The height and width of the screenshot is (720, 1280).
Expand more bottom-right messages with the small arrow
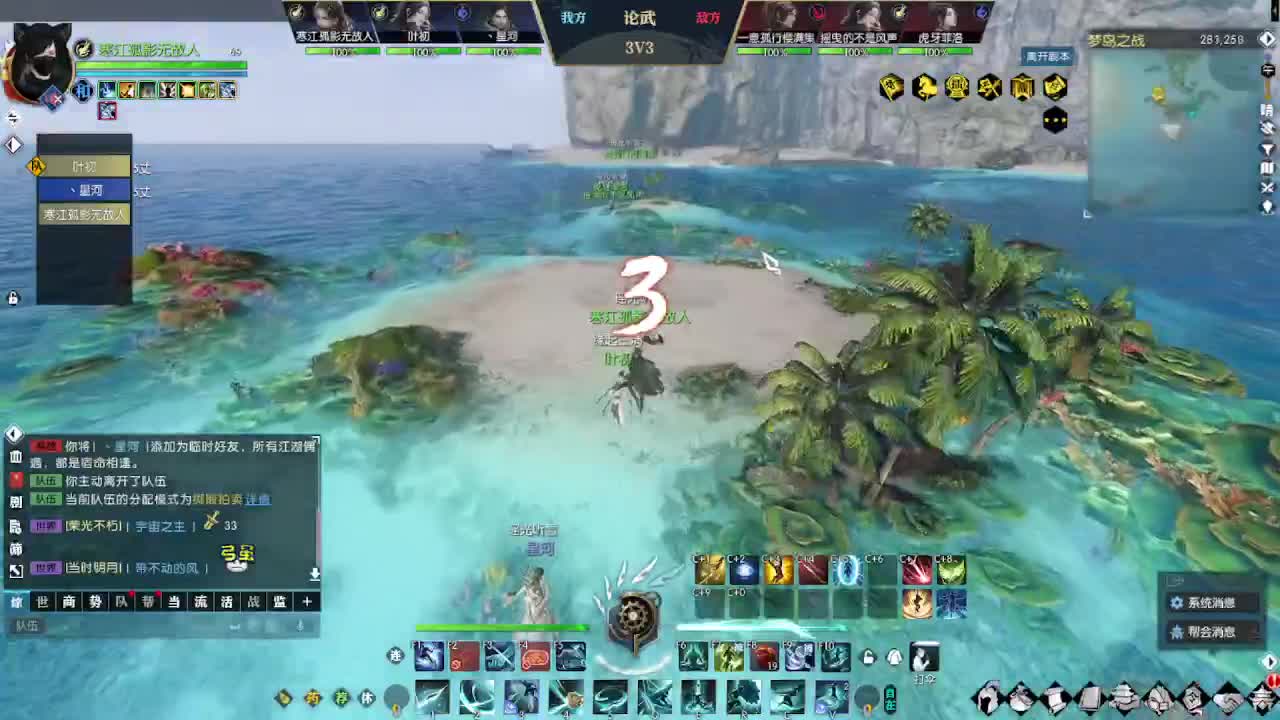click(x=1270, y=661)
